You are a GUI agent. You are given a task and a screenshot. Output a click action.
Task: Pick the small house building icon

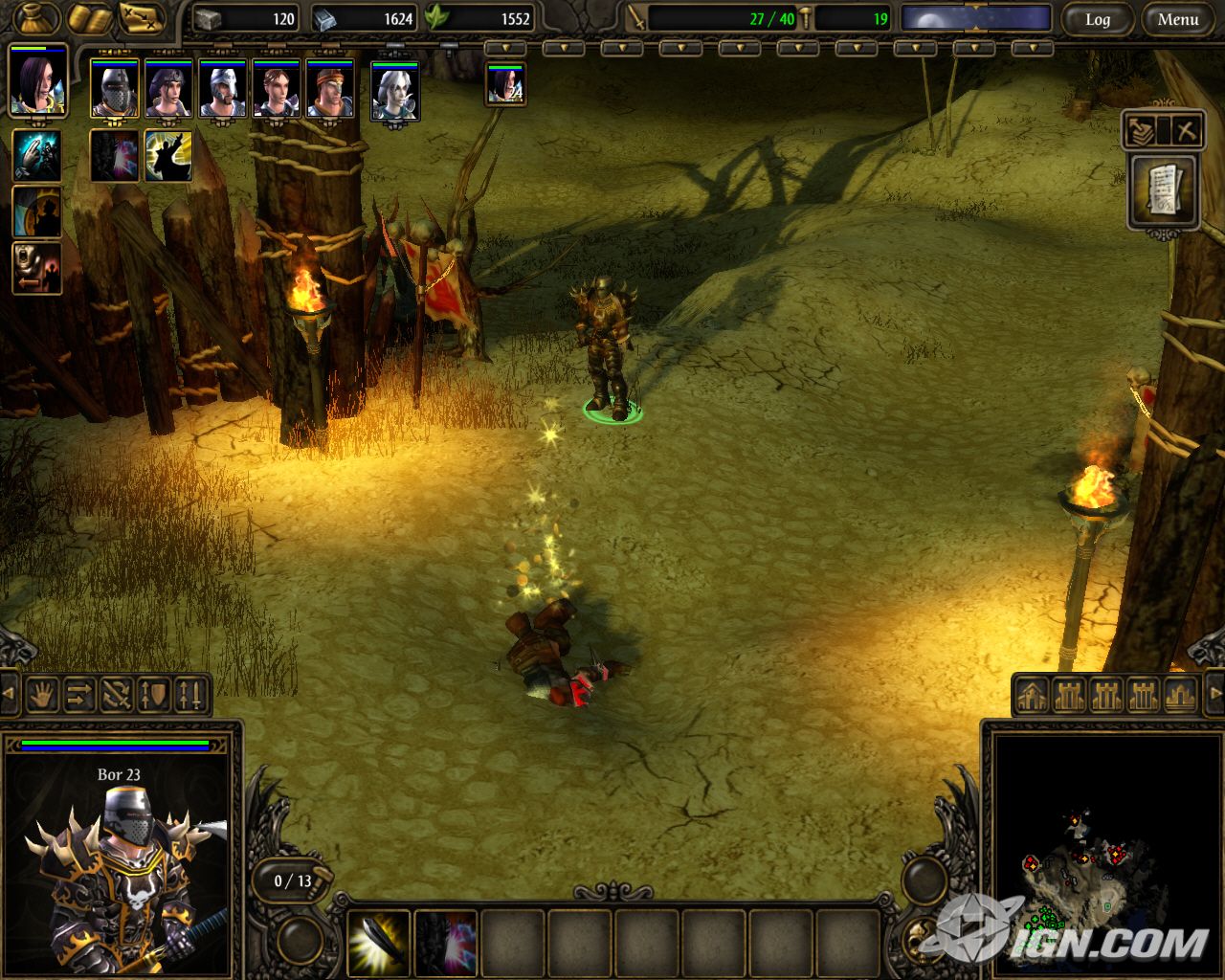point(1032,696)
